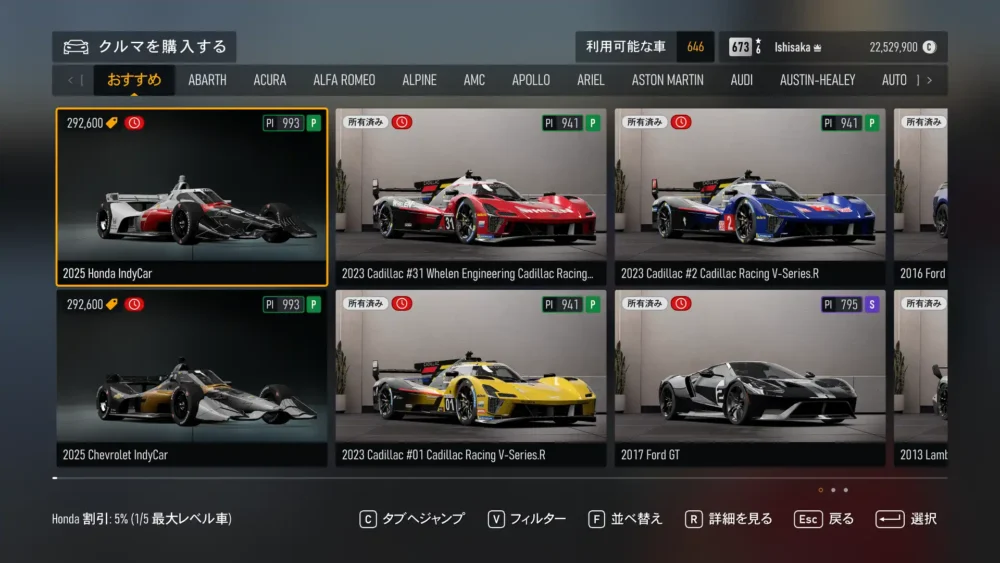1000x563 pixels.
Task: Click the left arrow on the manufacturer bar
Action: 70,80
